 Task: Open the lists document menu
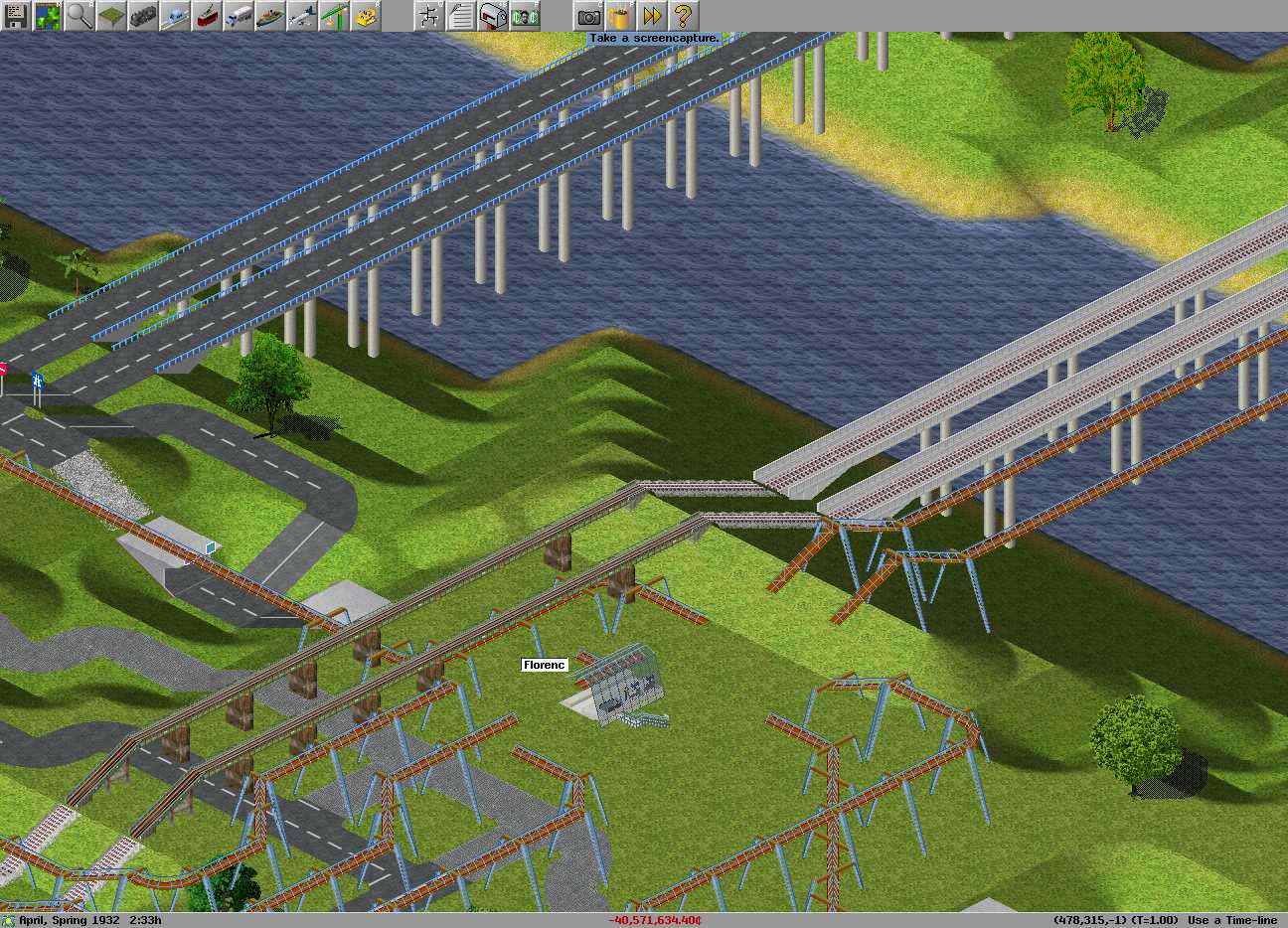point(461,16)
